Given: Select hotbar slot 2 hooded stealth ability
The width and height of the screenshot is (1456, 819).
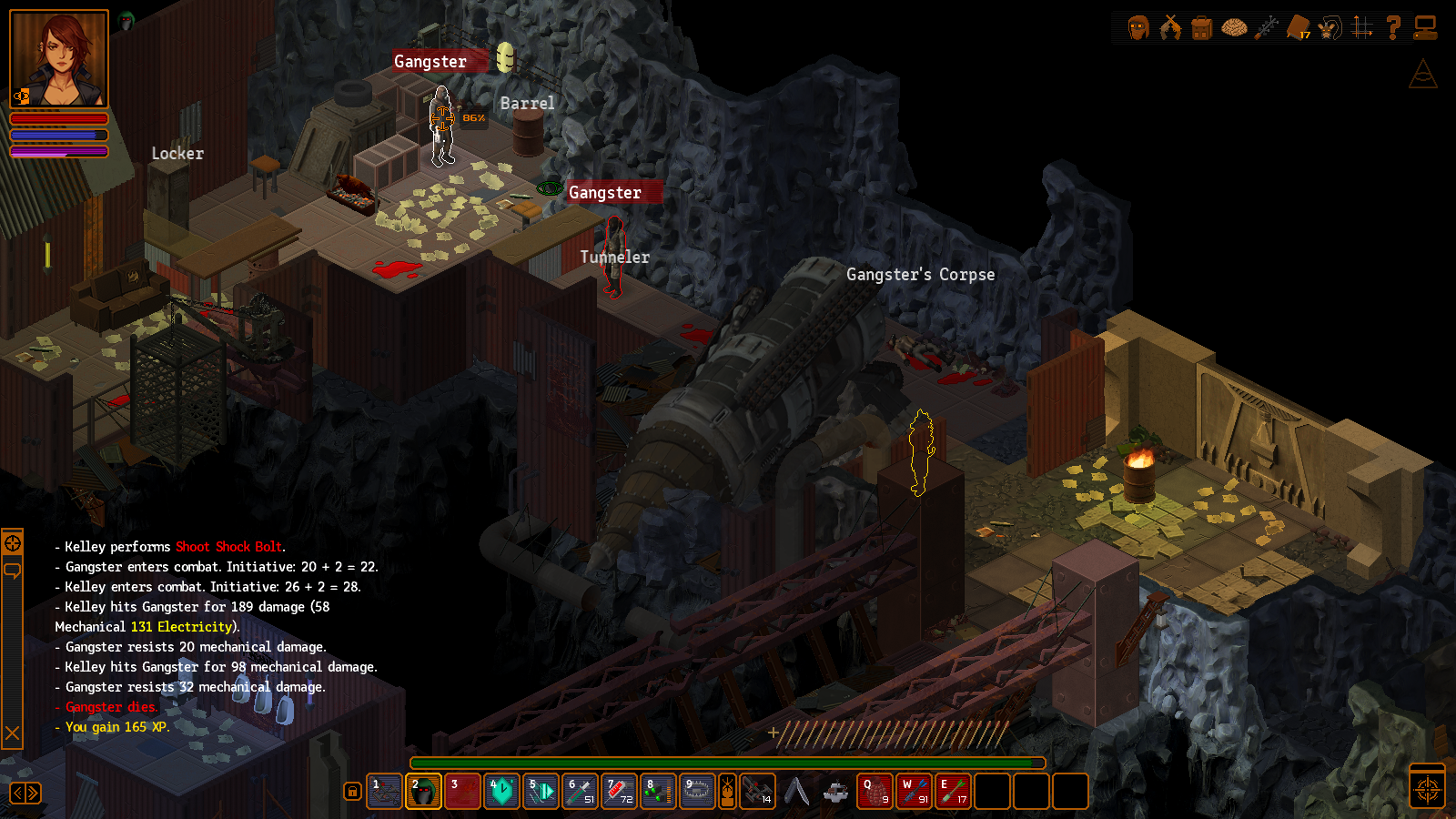Looking at the screenshot, I should click(423, 792).
